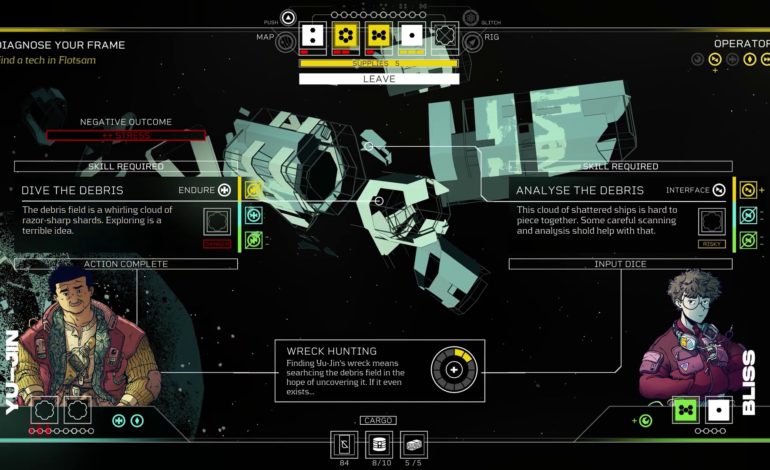Select the yellow die showing five

pos(378,36)
